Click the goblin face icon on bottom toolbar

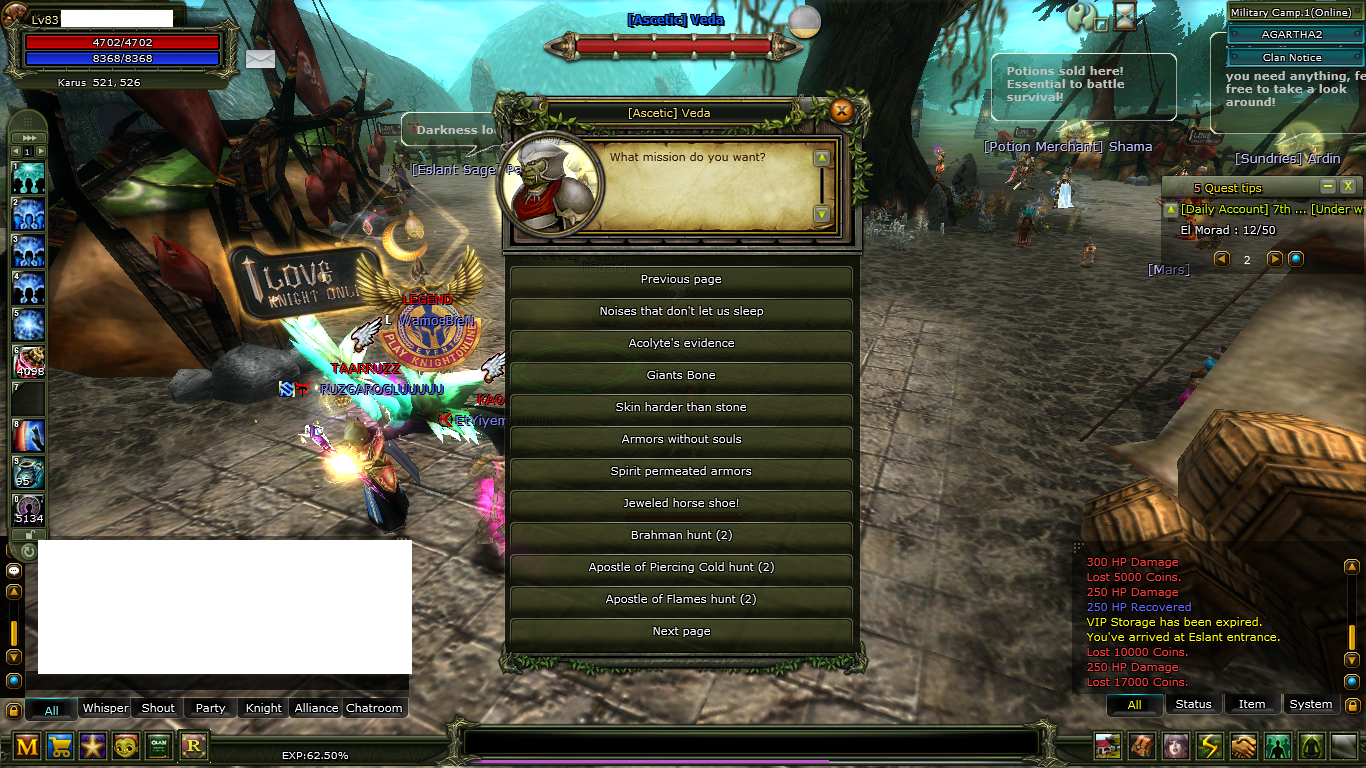[126, 746]
